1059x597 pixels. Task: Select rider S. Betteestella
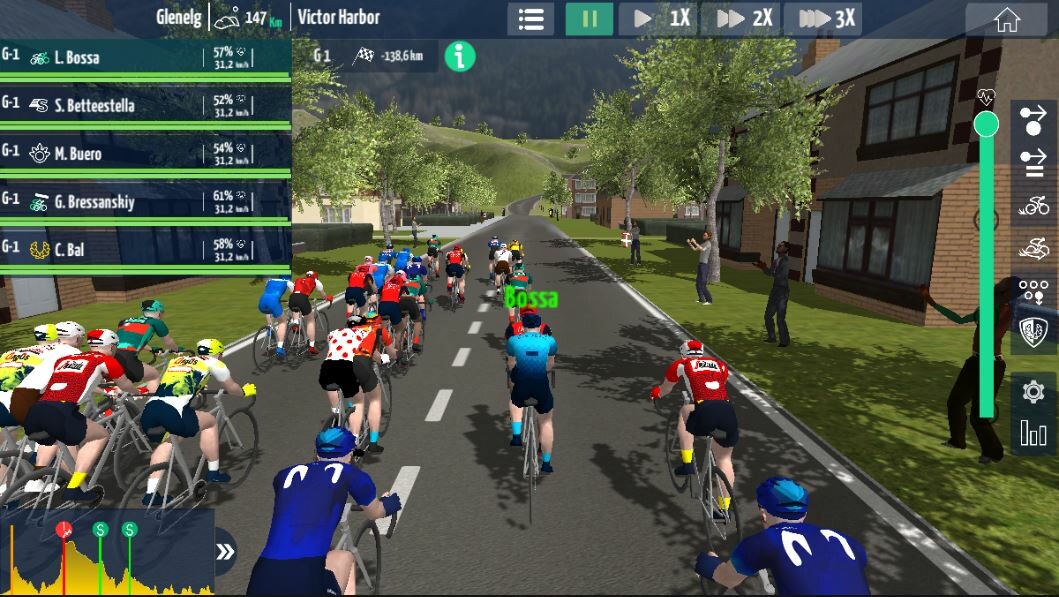145,105
